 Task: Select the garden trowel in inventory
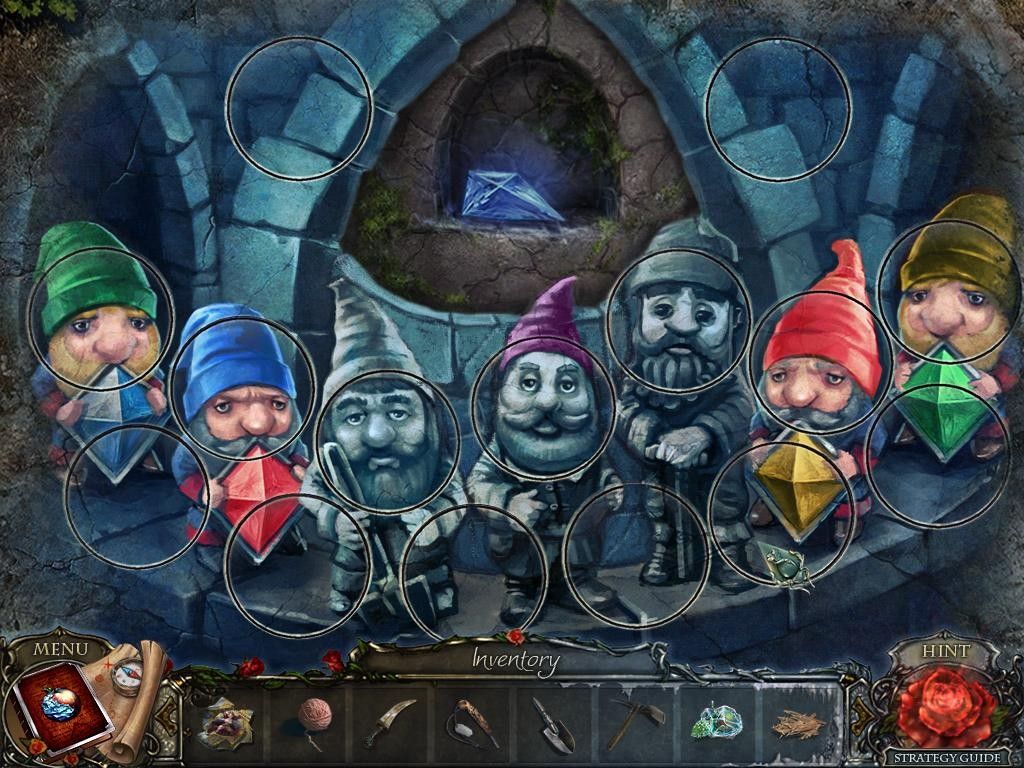551,720
